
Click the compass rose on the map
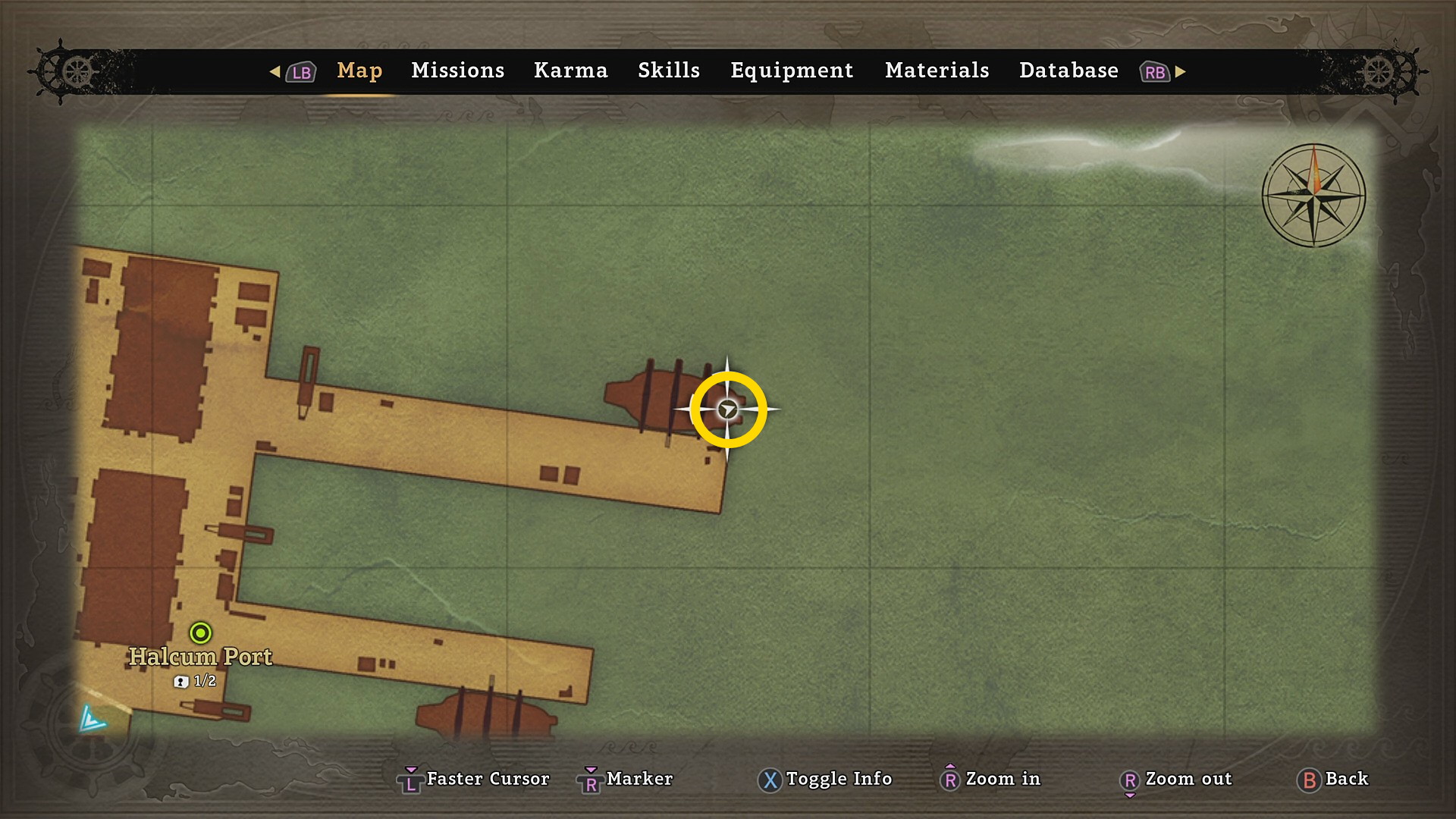(x=1313, y=195)
